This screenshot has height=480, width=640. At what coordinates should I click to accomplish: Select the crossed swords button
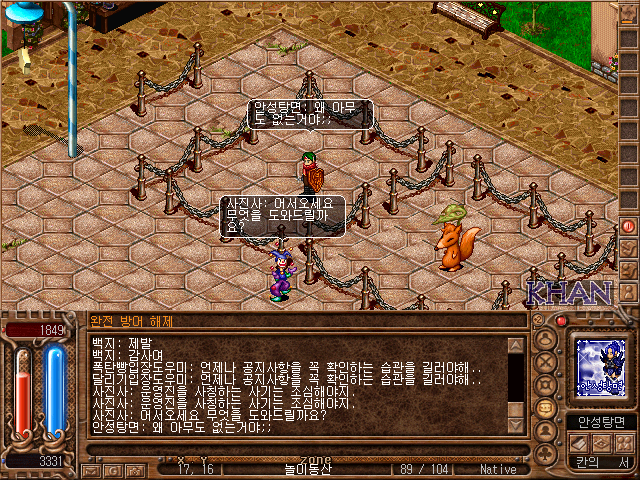545,360
